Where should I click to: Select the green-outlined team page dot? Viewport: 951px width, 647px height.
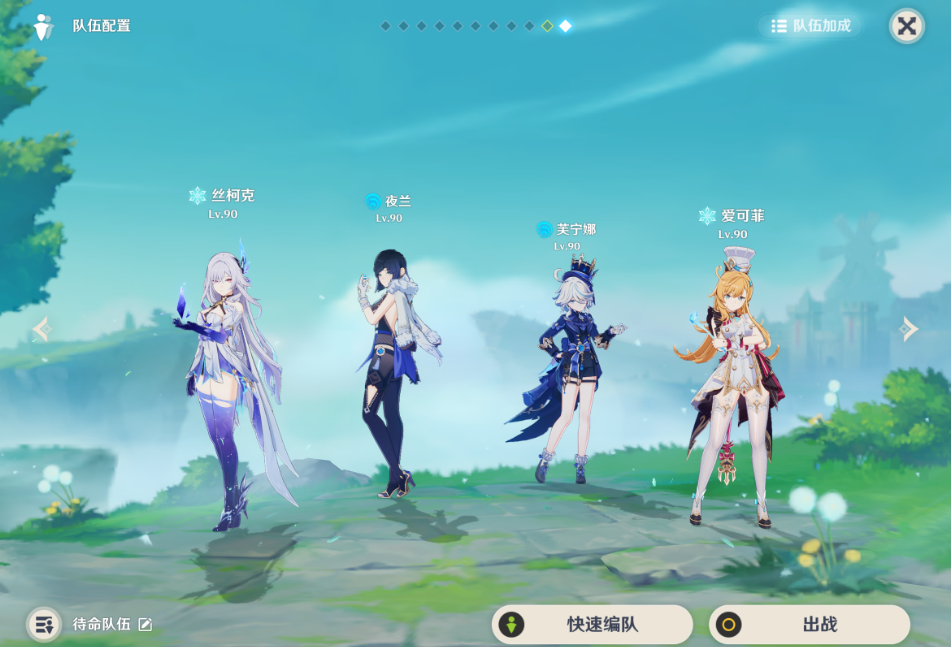tap(547, 26)
